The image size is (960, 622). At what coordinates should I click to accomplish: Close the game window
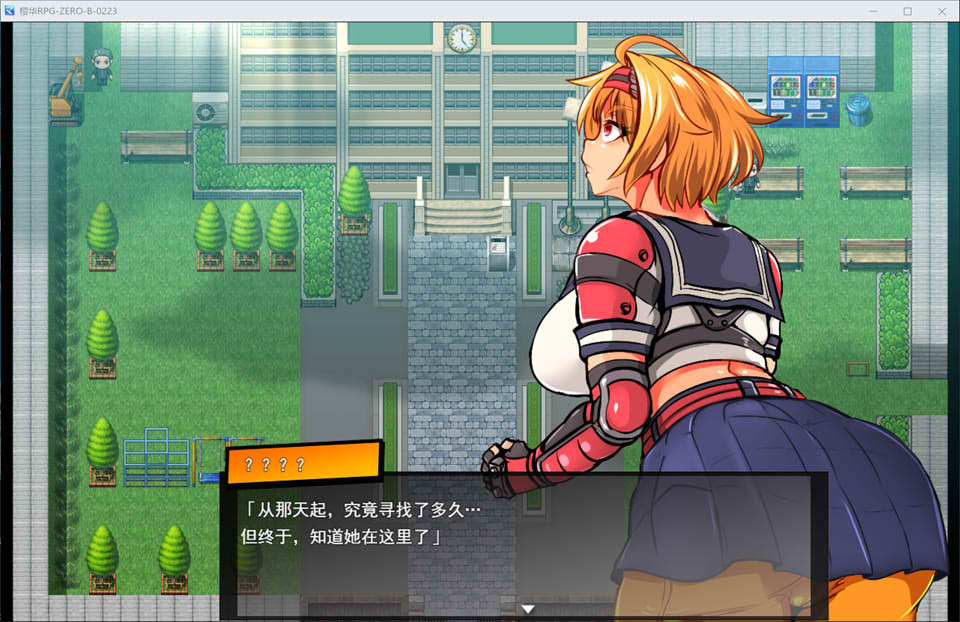click(939, 11)
